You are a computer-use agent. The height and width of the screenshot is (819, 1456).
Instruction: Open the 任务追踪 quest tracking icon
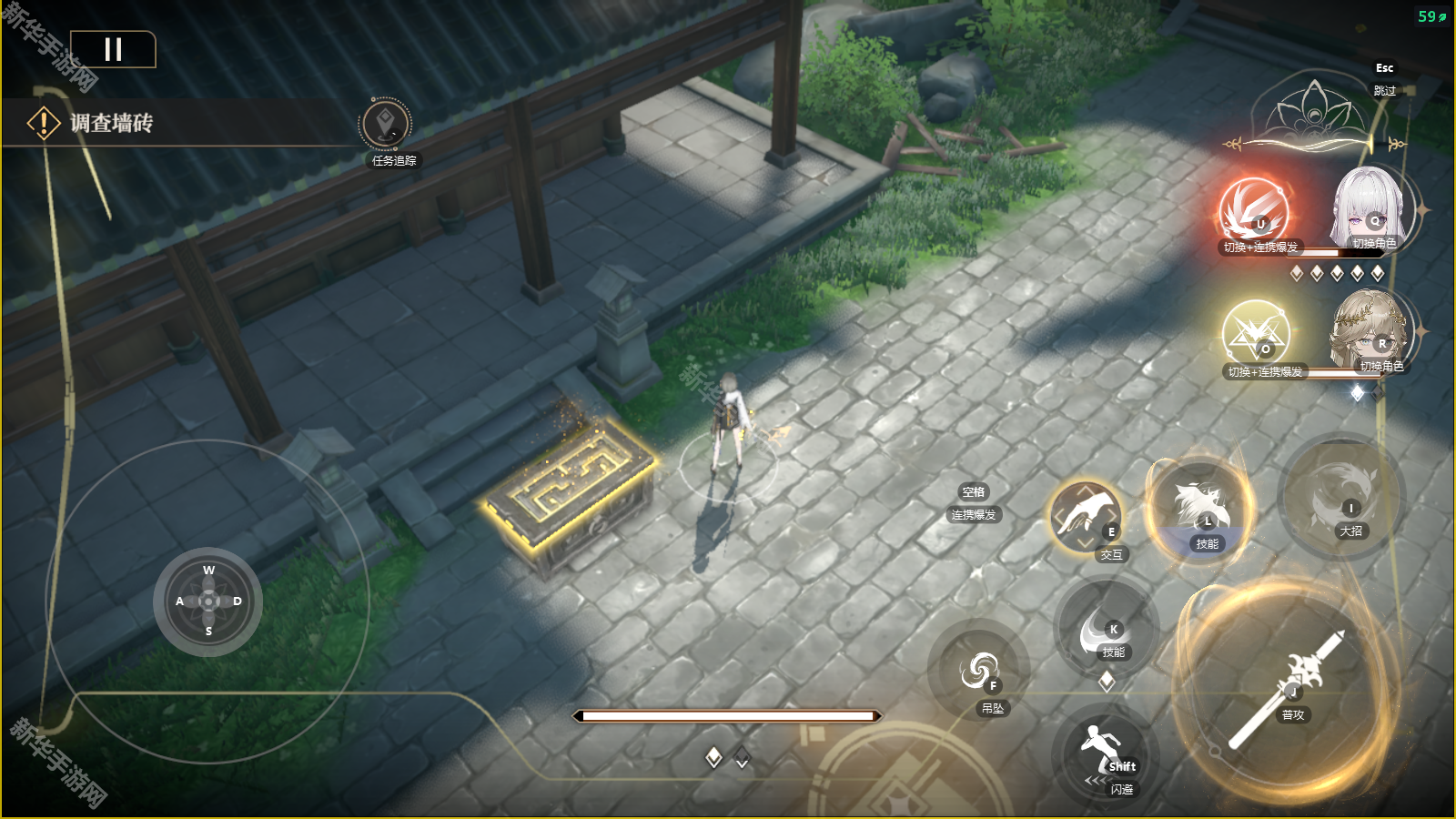(x=386, y=125)
